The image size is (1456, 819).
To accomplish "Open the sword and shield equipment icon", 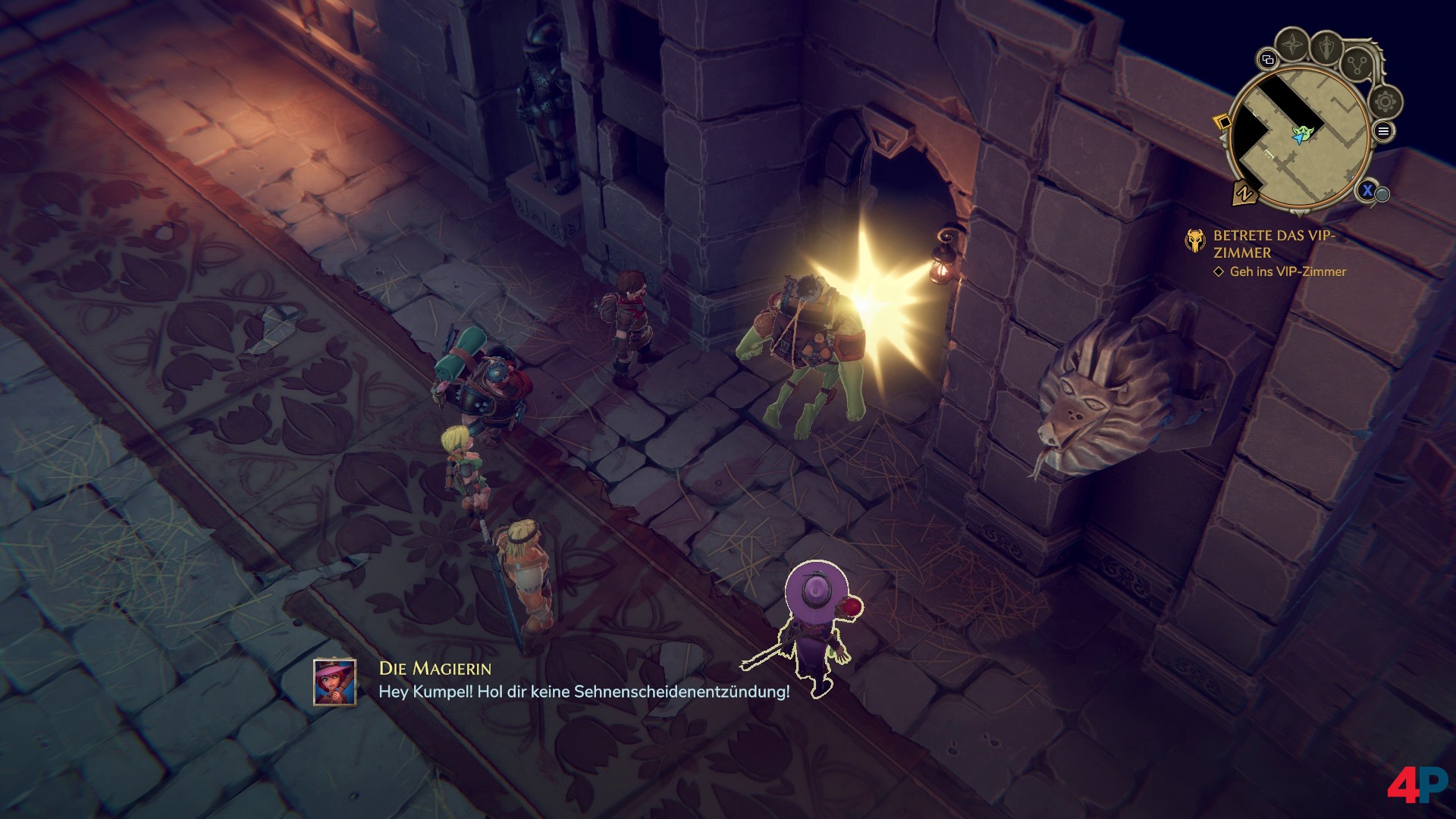I will pyautogui.click(x=1327, y=47).
